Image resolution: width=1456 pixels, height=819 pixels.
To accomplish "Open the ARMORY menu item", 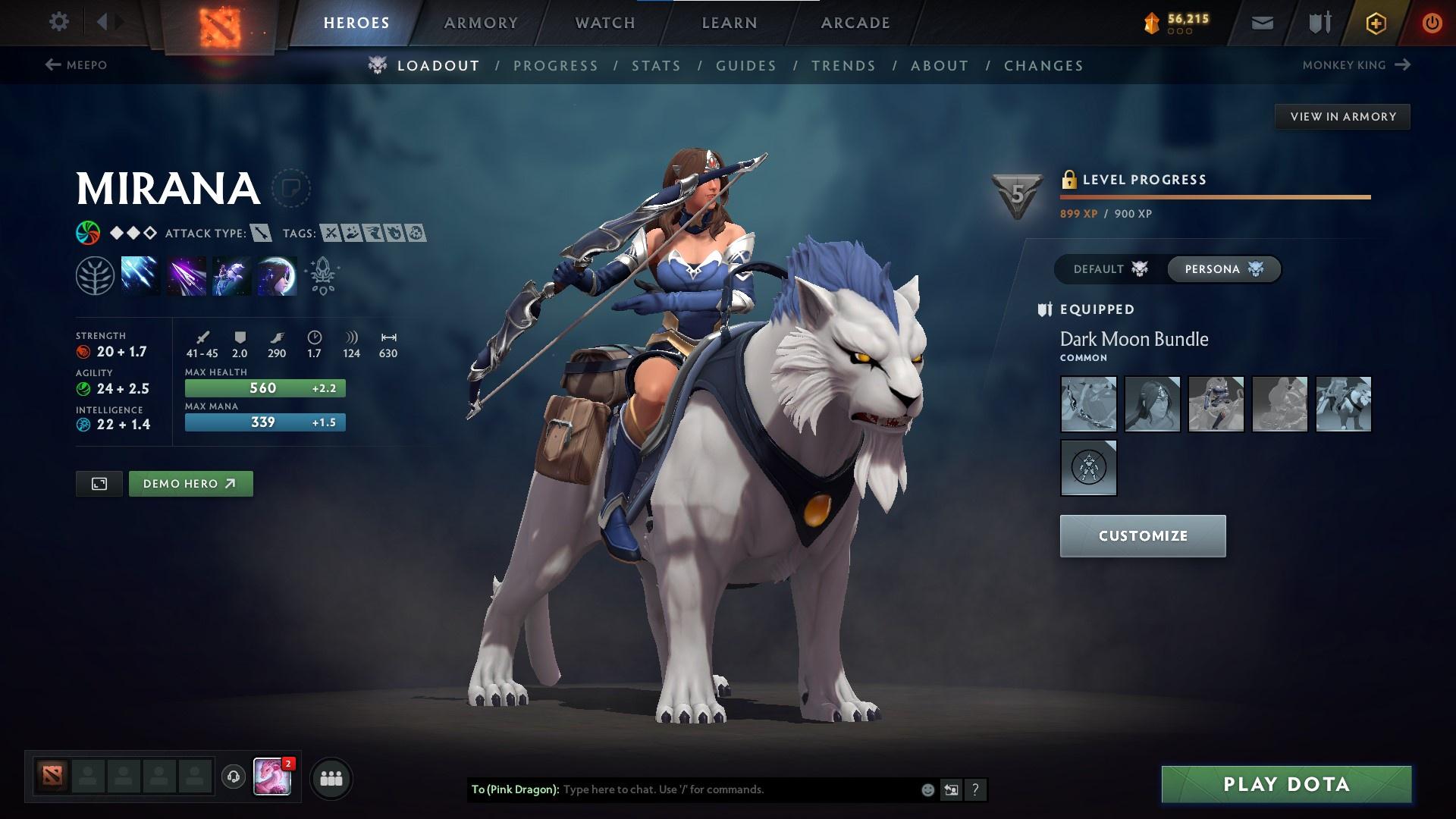I will 482,23.
